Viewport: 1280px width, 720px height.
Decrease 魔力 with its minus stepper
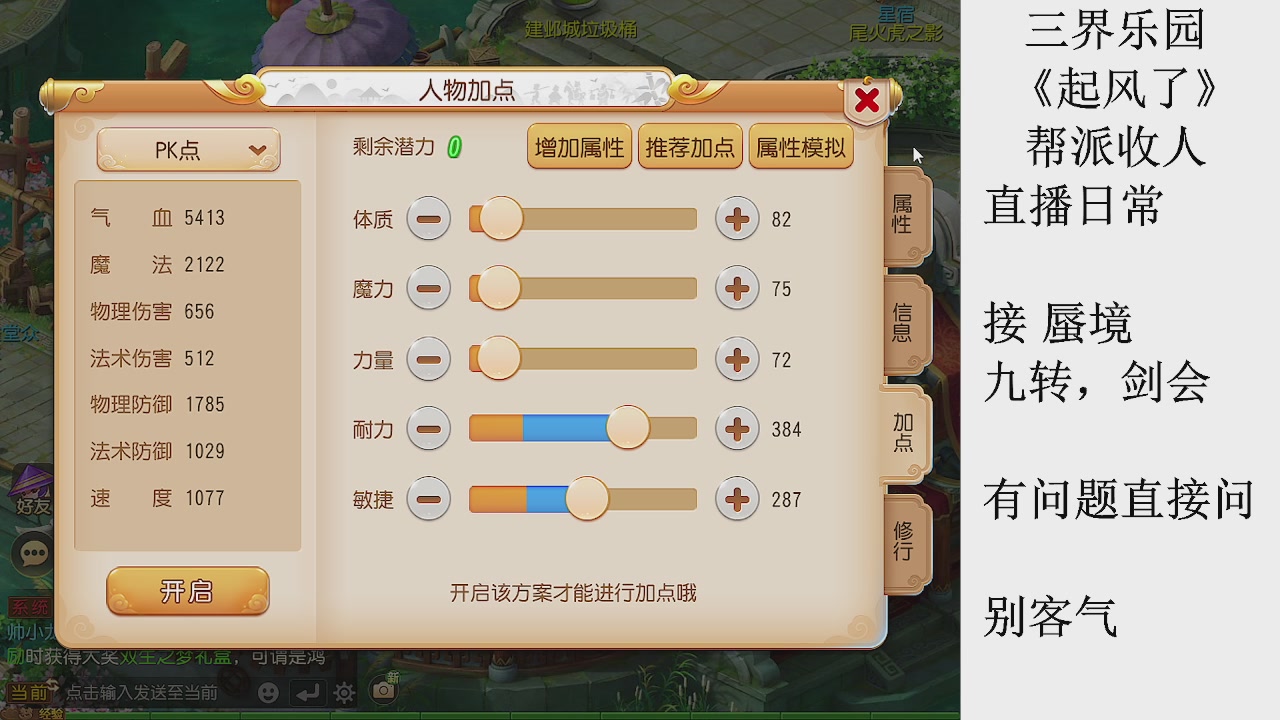[x=429, y=289]
